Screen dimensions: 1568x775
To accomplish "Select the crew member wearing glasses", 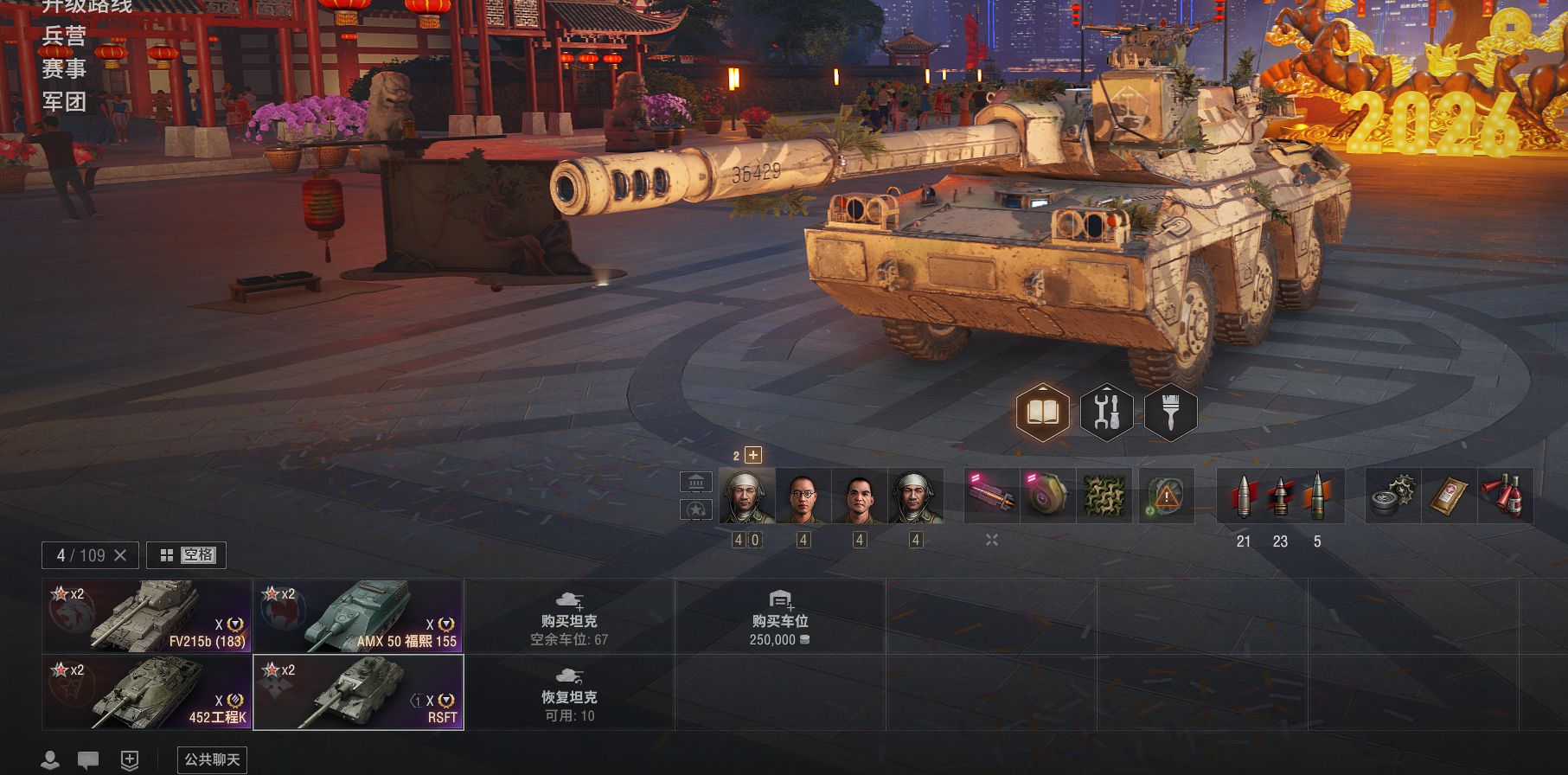I will pos(803,496).
